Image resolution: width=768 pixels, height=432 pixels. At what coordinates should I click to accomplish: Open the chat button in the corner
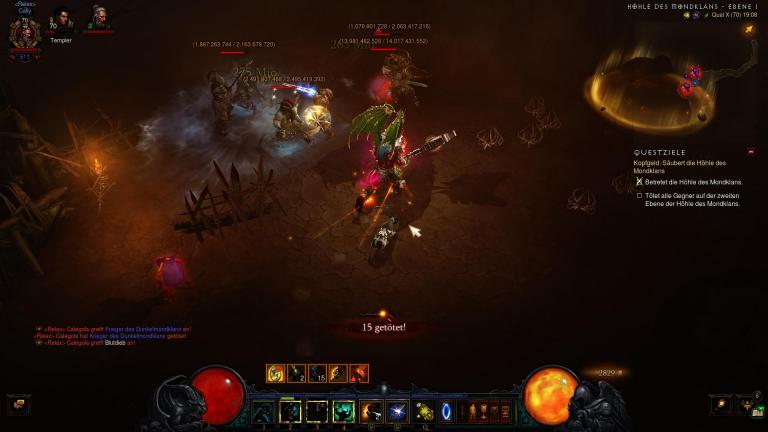click(18, 404)
